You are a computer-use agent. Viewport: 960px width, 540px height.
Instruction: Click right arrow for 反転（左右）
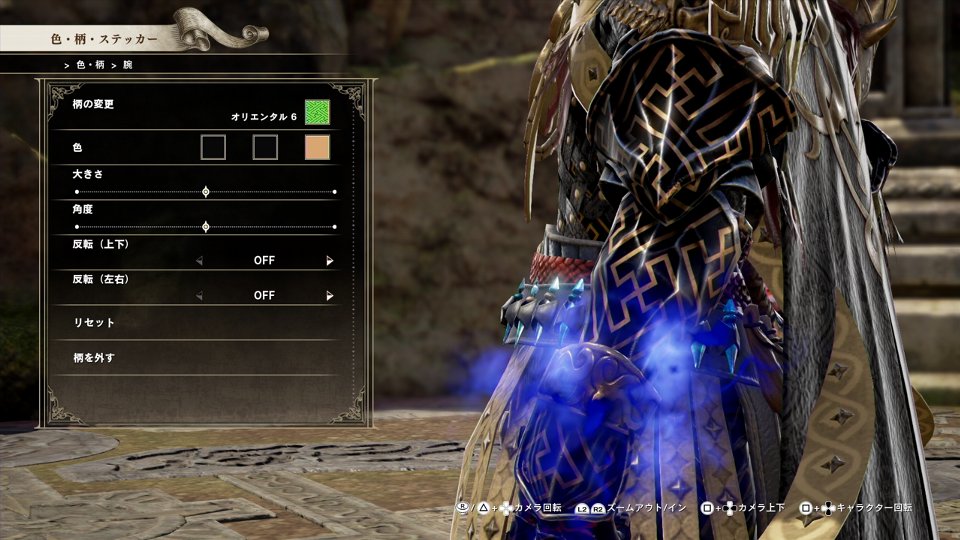[330, 296]
